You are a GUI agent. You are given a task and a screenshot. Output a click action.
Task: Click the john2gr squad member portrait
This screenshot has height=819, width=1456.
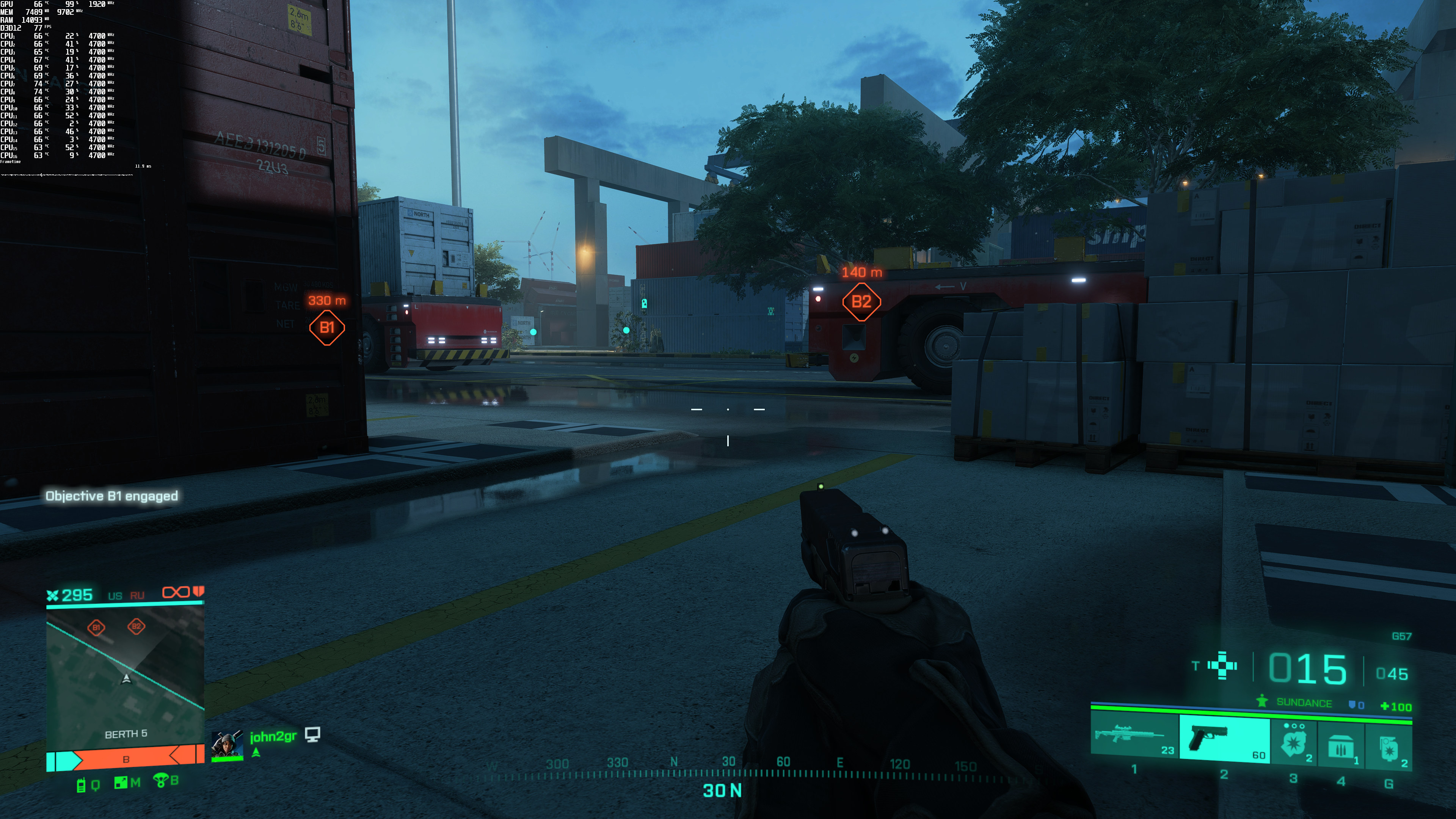click(x=227, y=745)
